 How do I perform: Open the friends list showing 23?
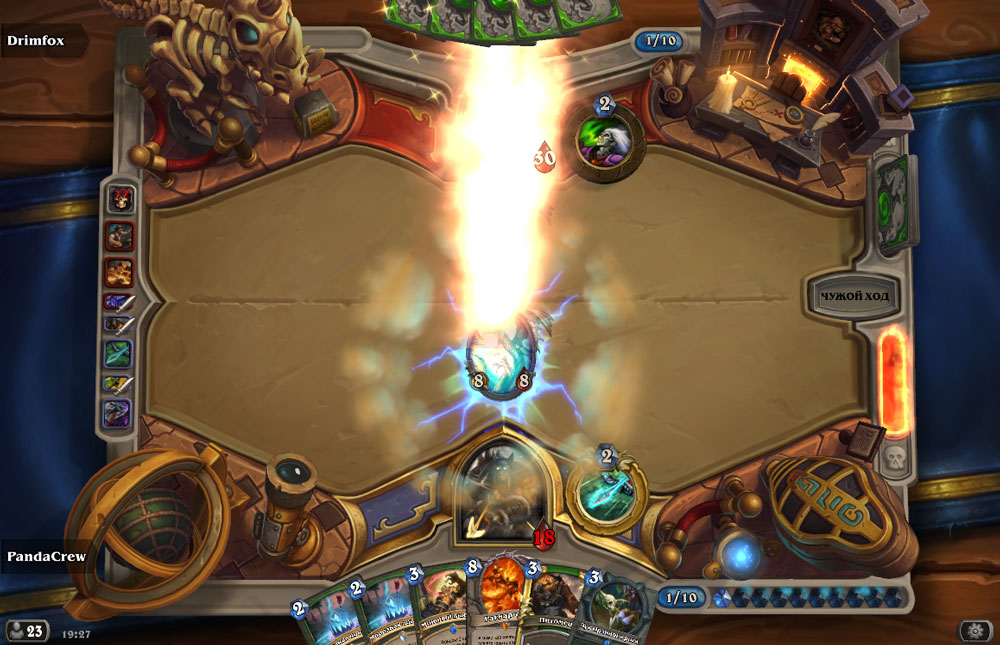pyautogui.click(x=26, y=630)
